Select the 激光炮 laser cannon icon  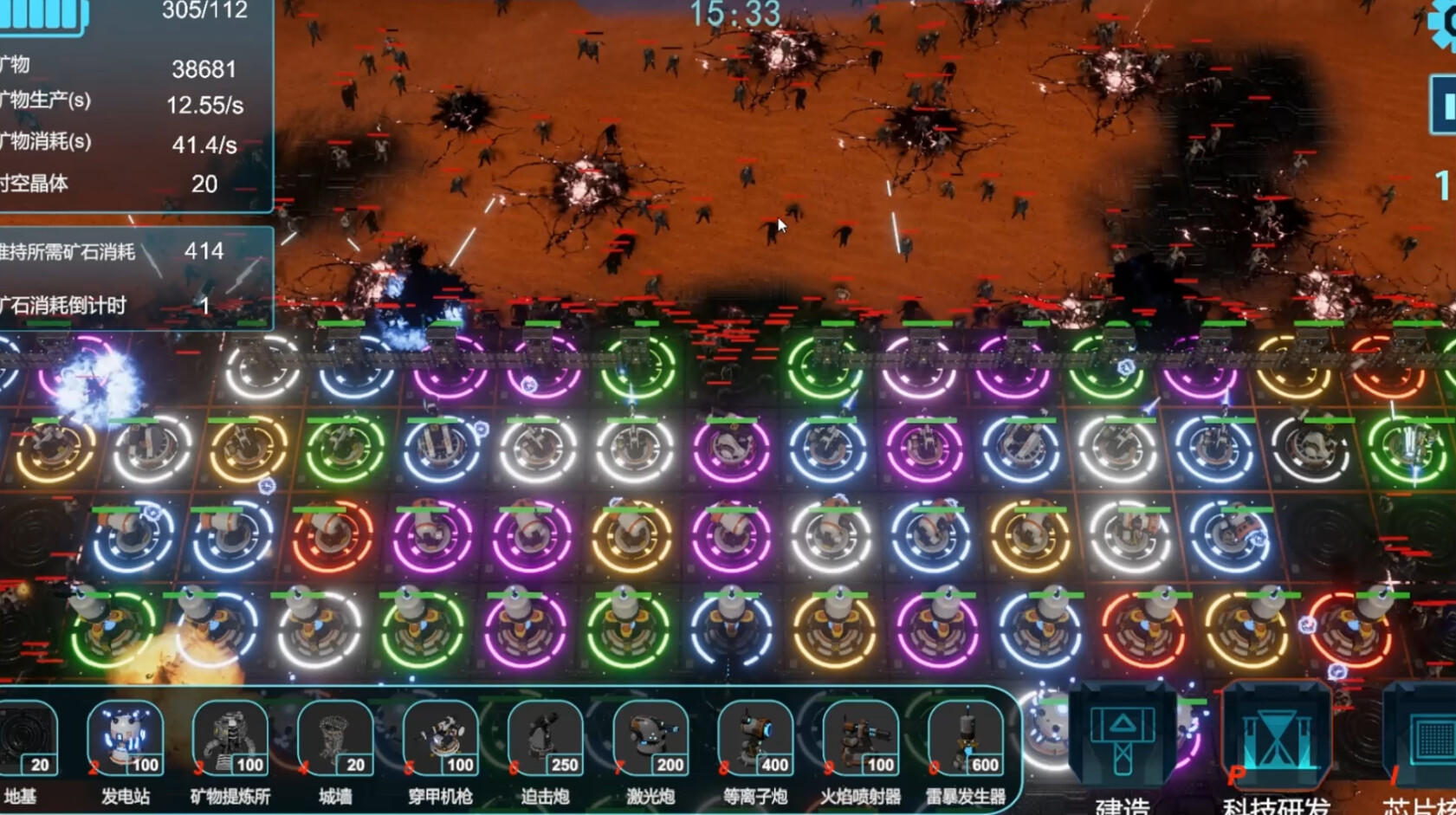[650, 741]
